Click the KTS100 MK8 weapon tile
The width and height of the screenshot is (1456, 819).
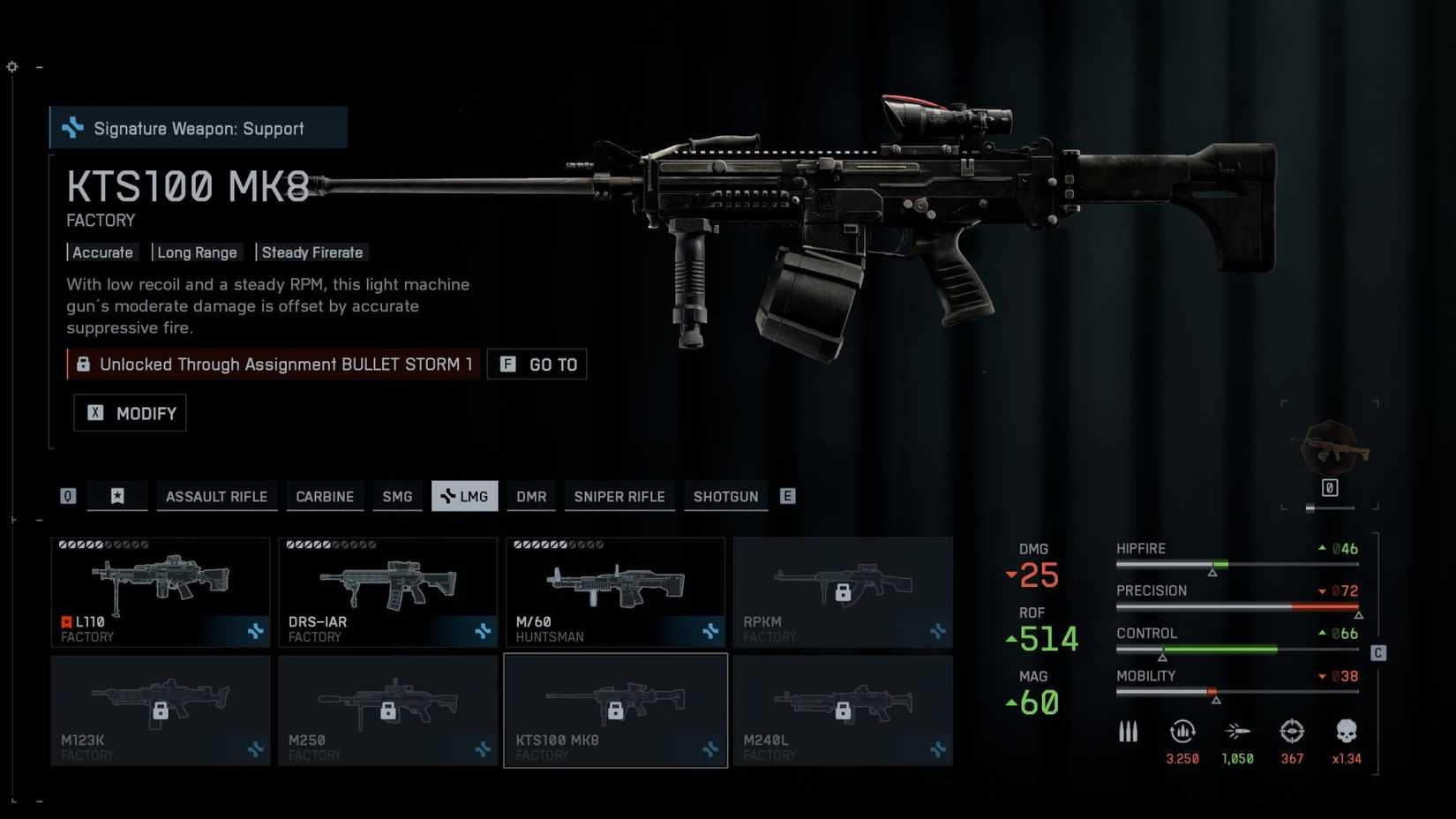pyautogui.click(x=615, y=710)
